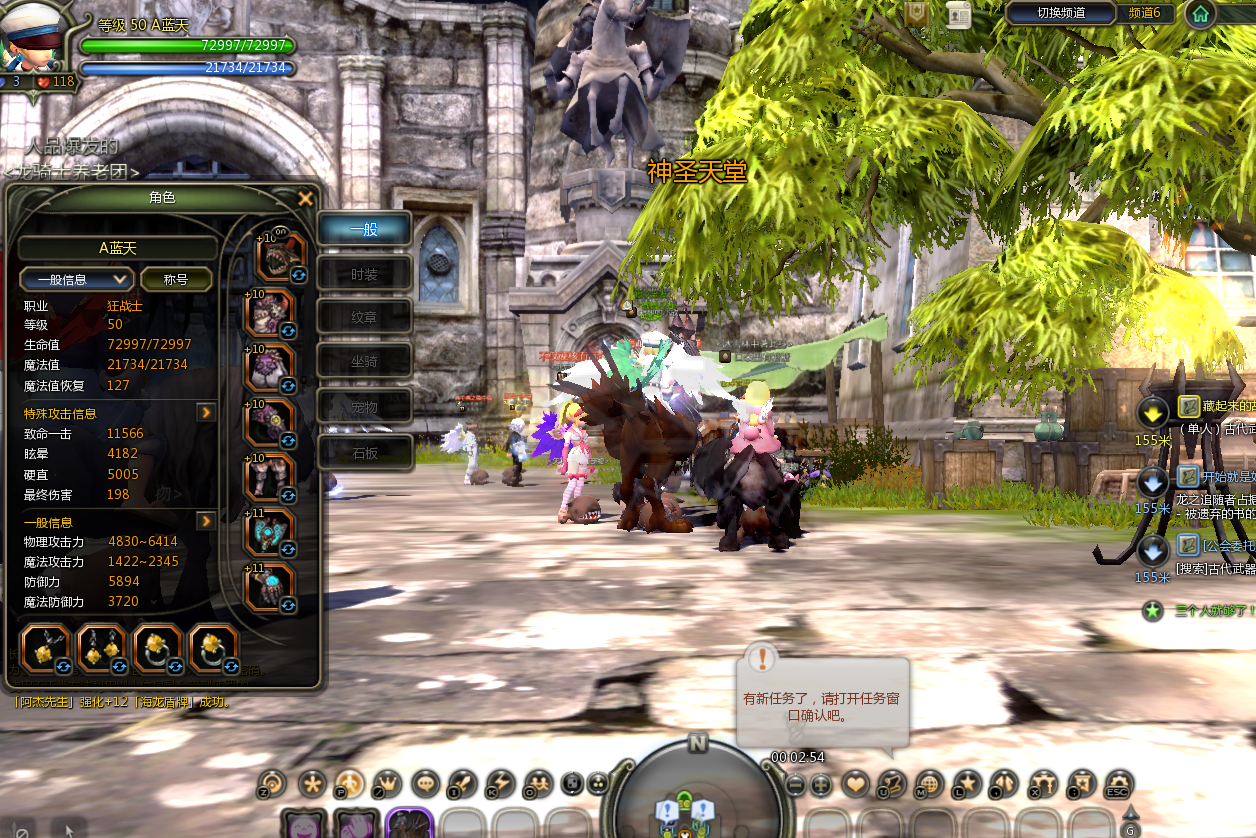This screenshot has width=1256, height=838.
Task: Select the necklace accessory slot
Action: tap(44, 648)
